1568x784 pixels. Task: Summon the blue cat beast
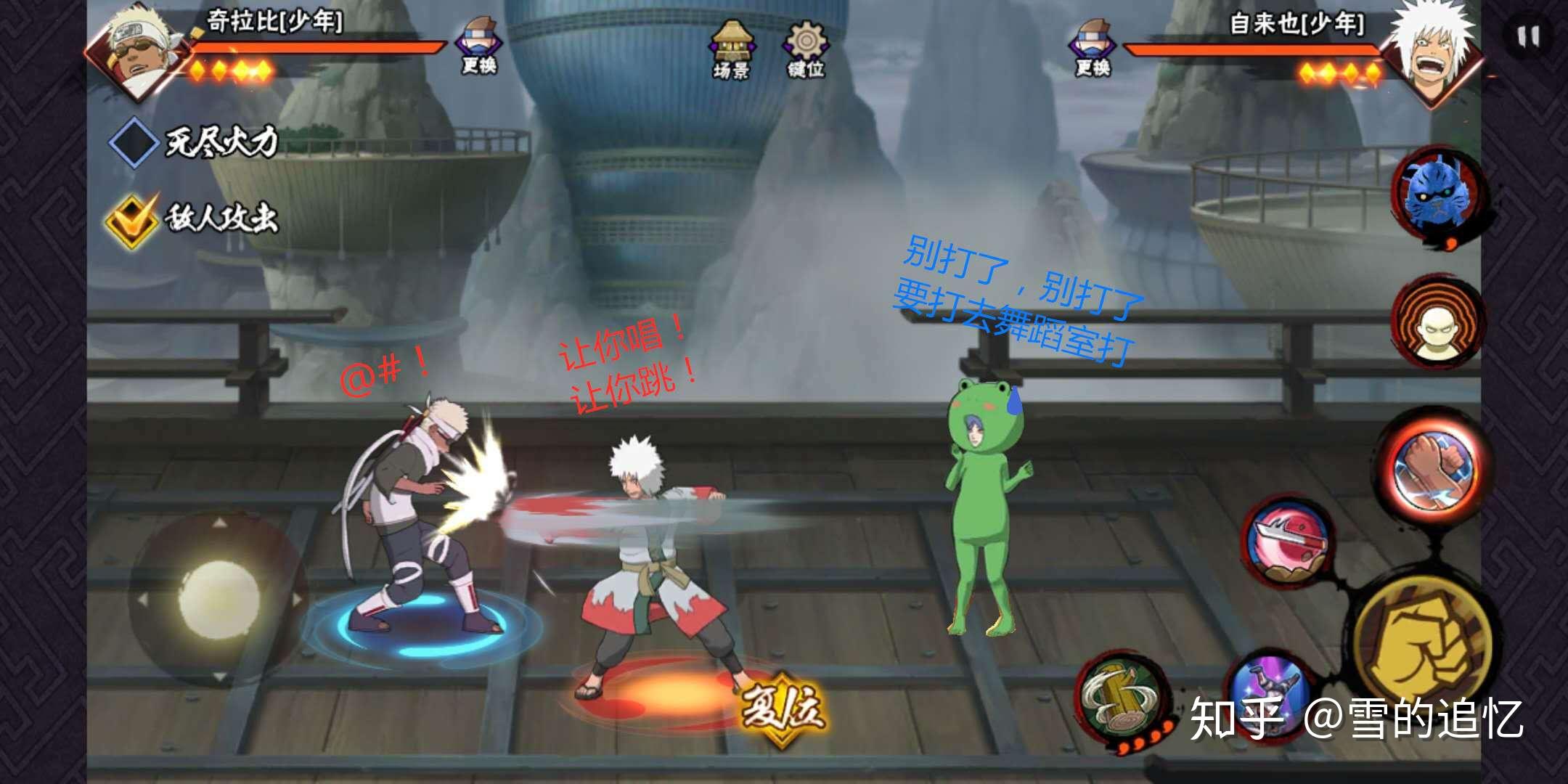point(1437,194)
